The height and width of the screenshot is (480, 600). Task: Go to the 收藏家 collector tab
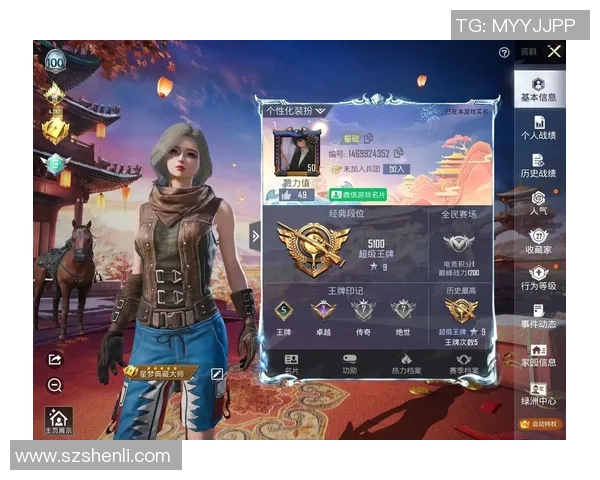(538, 242)
